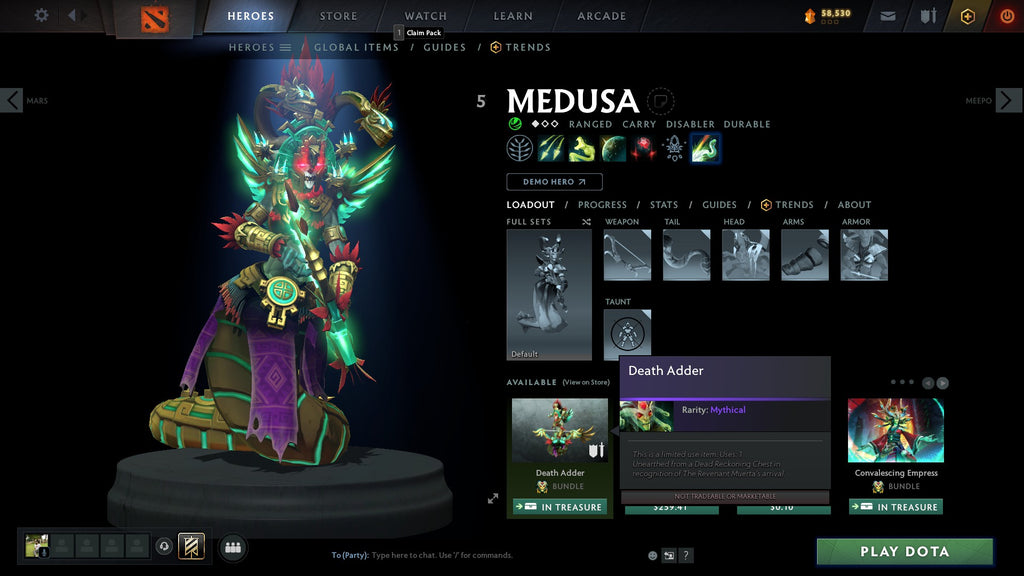Go to the Learn tab

click(x=514, y=16)
